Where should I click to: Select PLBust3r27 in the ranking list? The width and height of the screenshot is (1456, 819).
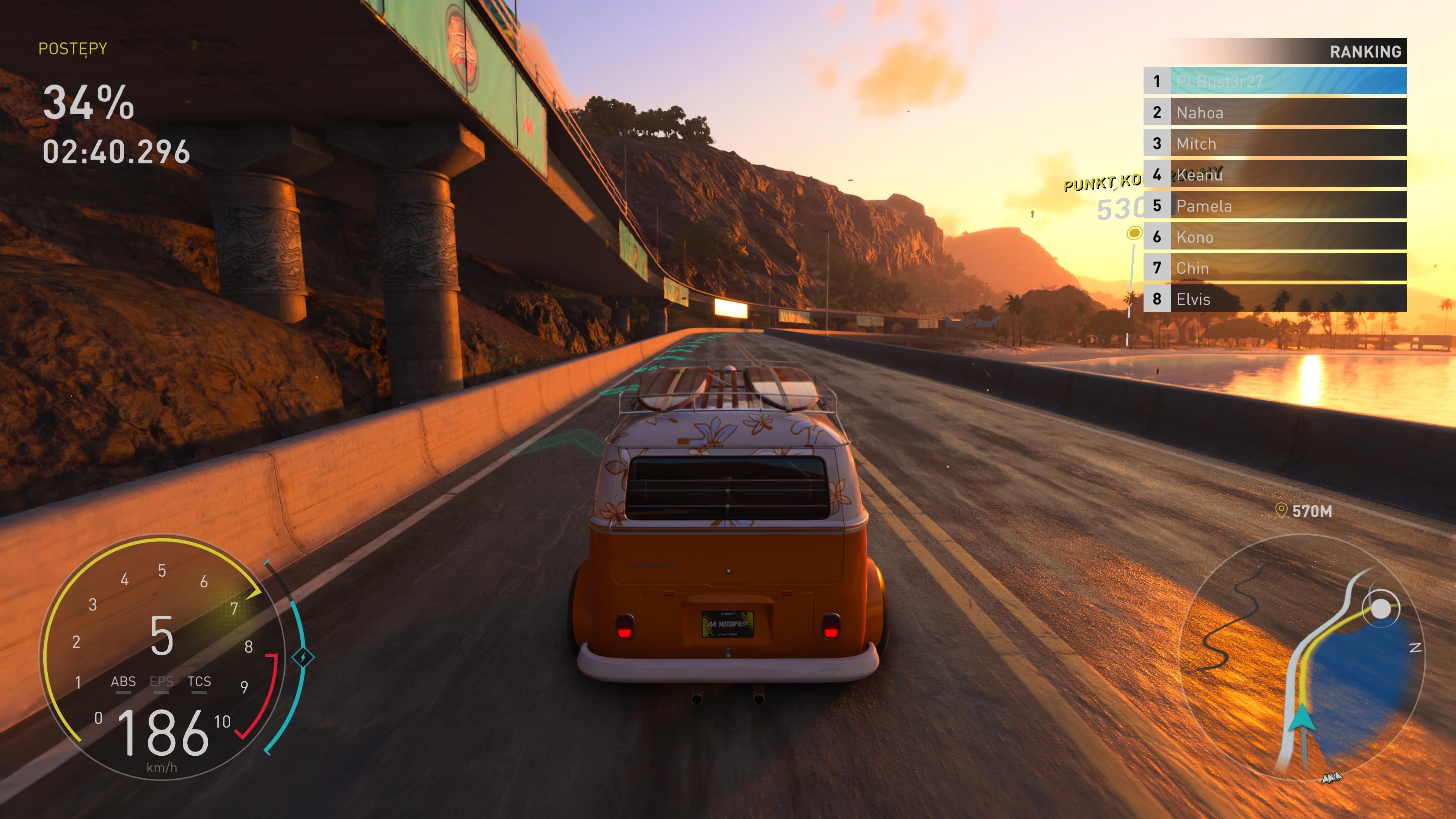click(1274, 81)
